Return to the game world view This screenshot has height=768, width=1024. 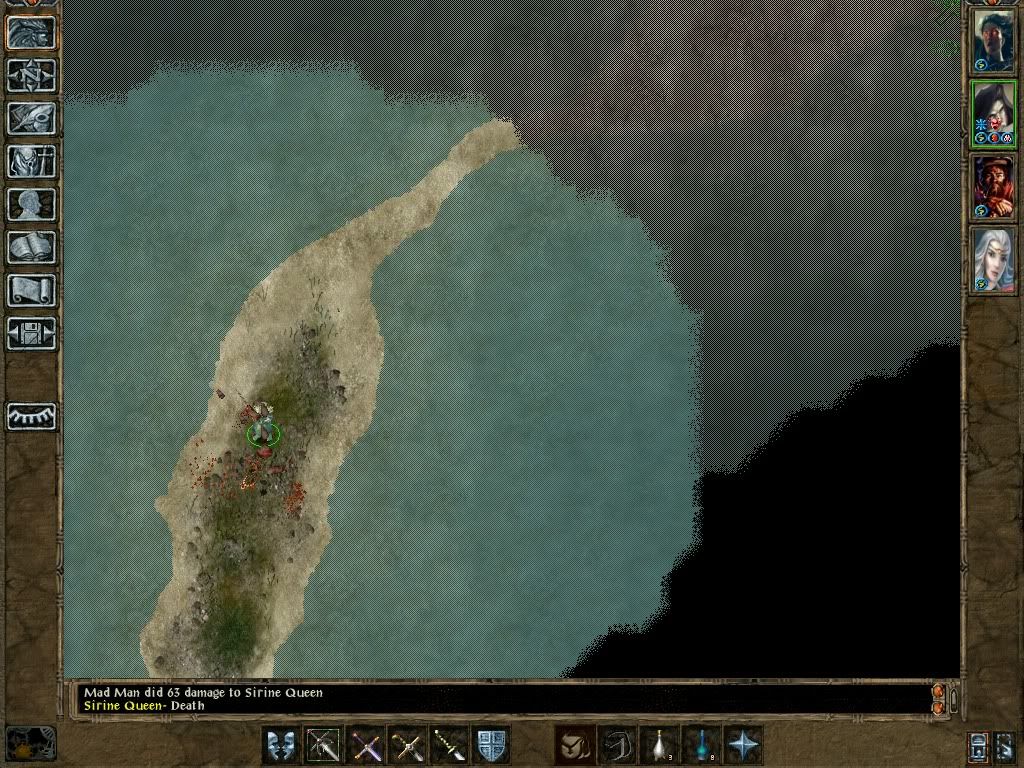pyautogui.click(x=31, y=33)
